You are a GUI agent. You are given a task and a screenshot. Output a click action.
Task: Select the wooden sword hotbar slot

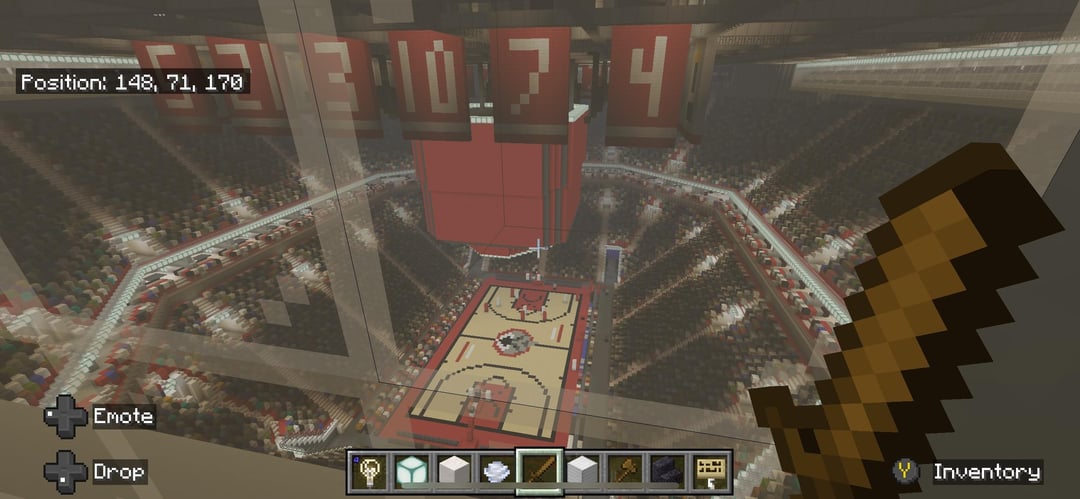click(x=538, y=471)
